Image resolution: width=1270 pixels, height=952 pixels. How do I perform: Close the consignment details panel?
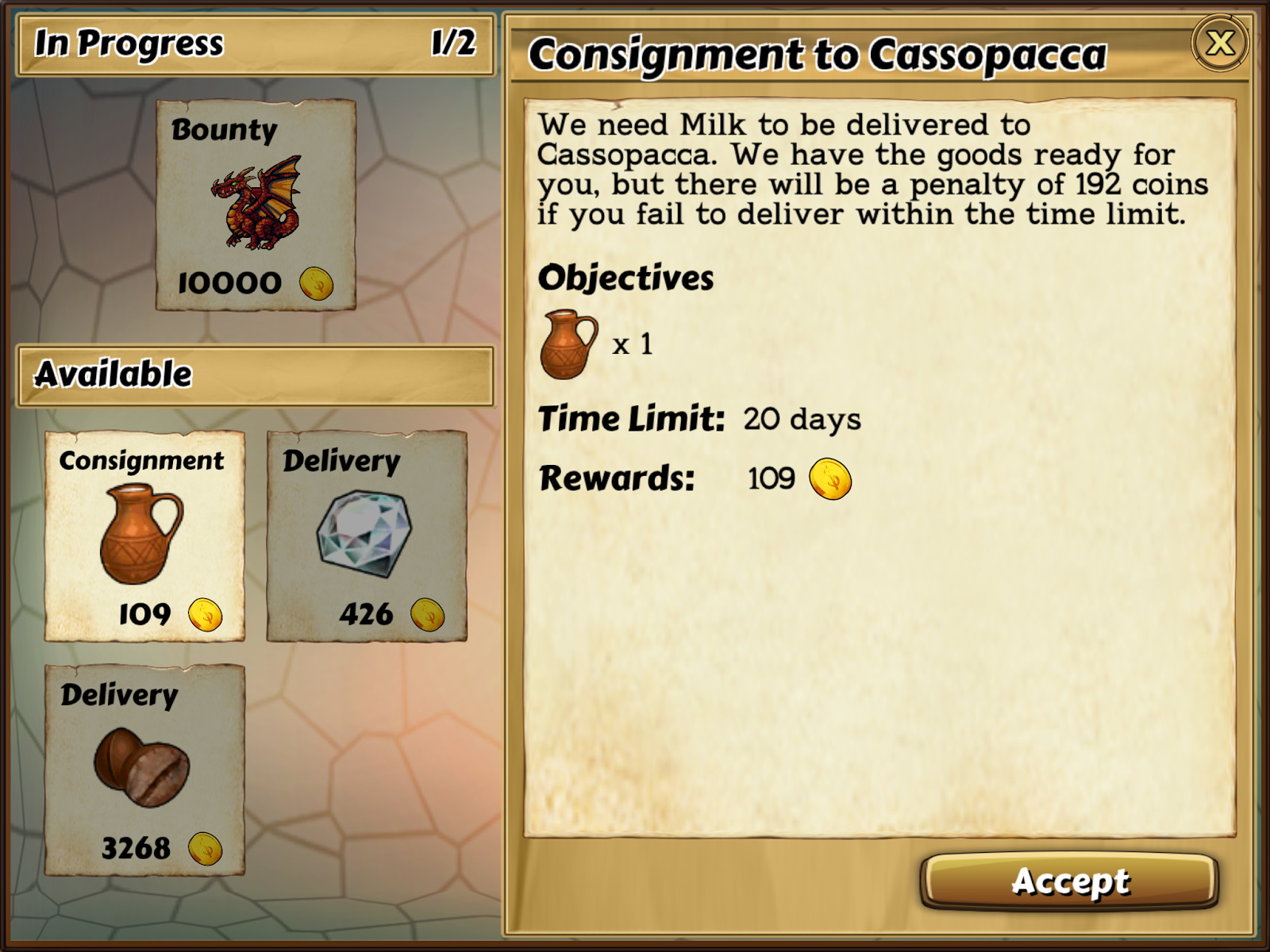point(1220,43)
